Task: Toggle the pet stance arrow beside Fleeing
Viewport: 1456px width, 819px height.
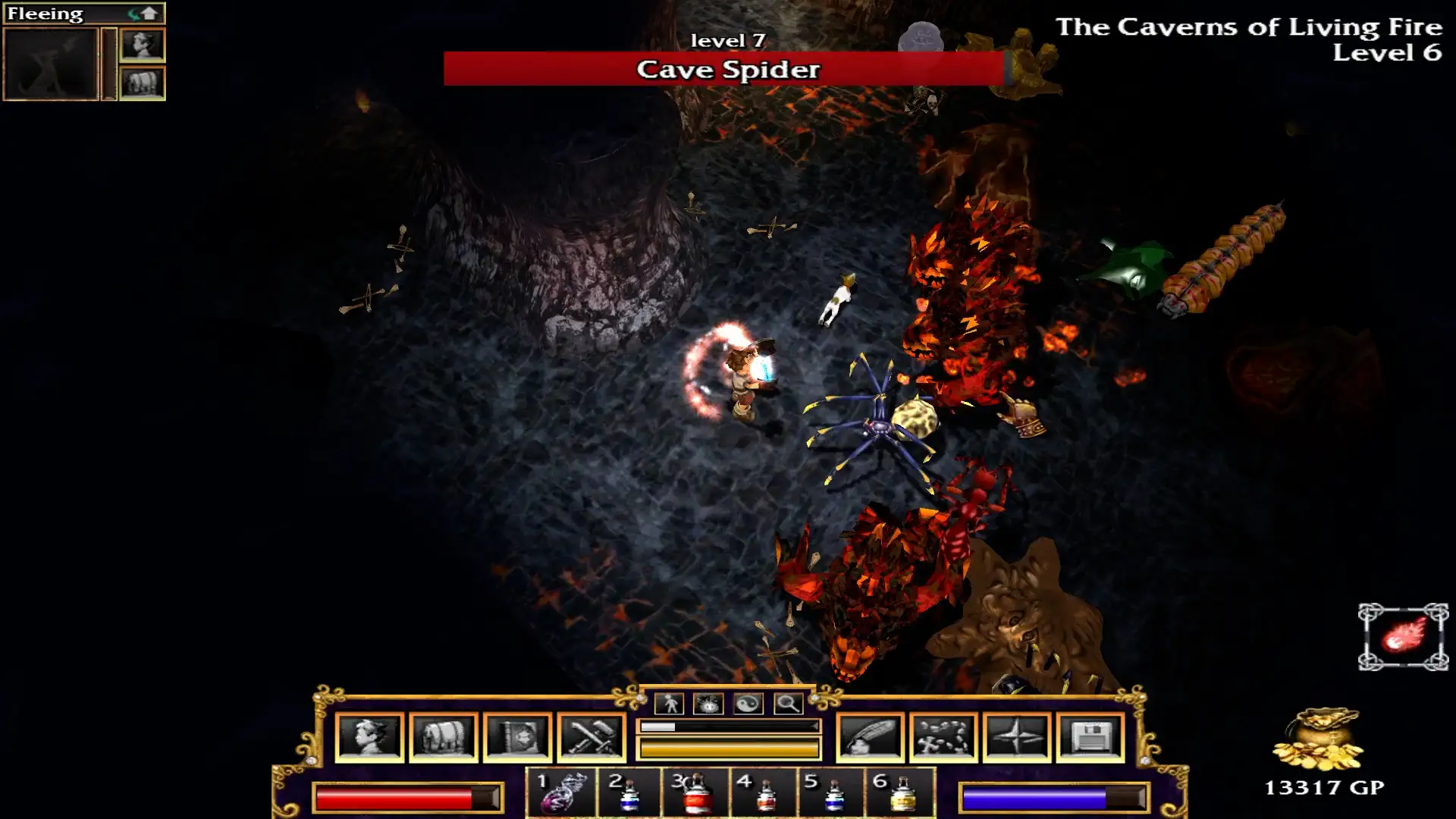Action: click(143, 14)
